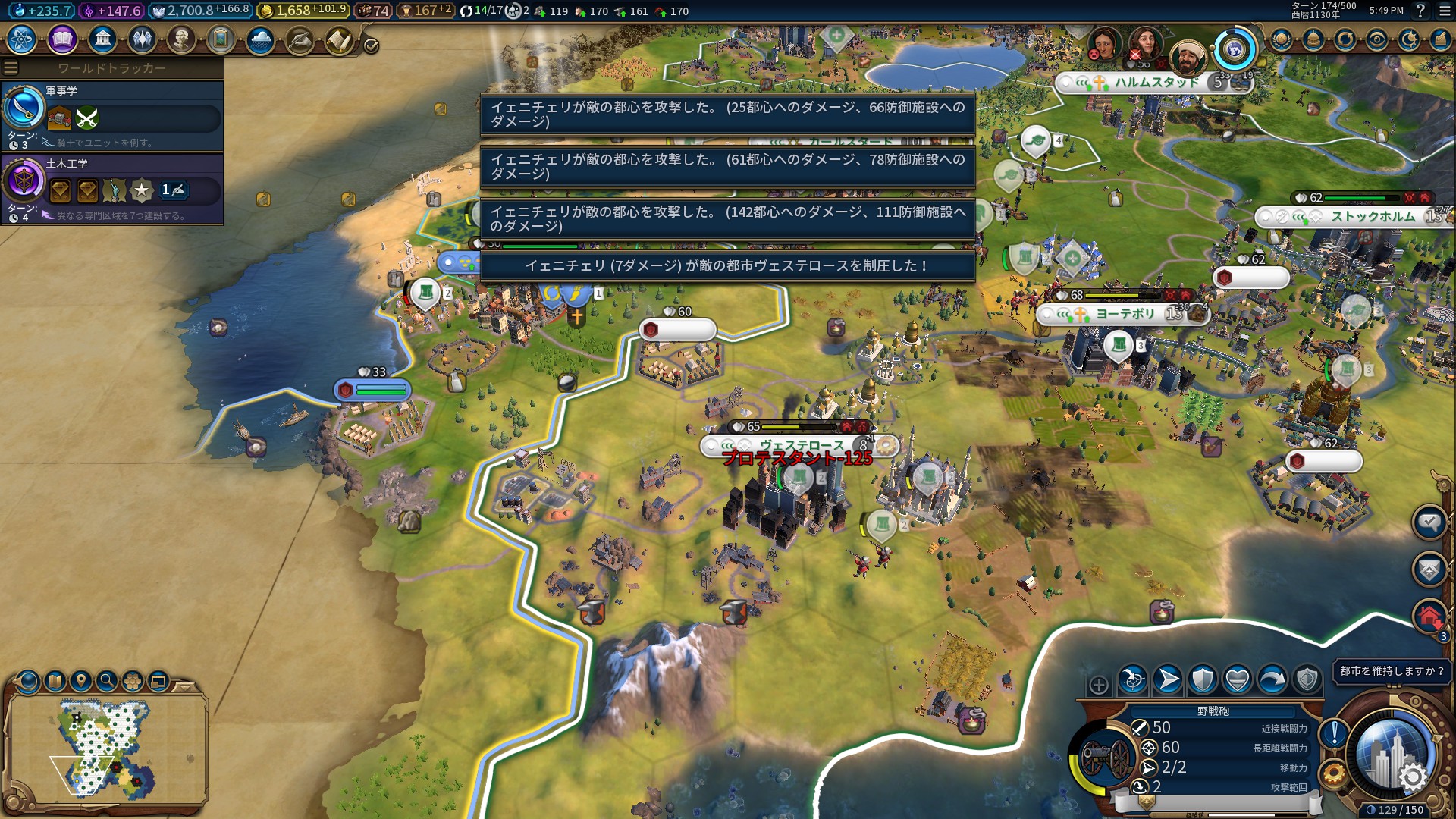The image size is (1456, 819).
Task: Open the great people bust icon
Action: click(181, 39)
